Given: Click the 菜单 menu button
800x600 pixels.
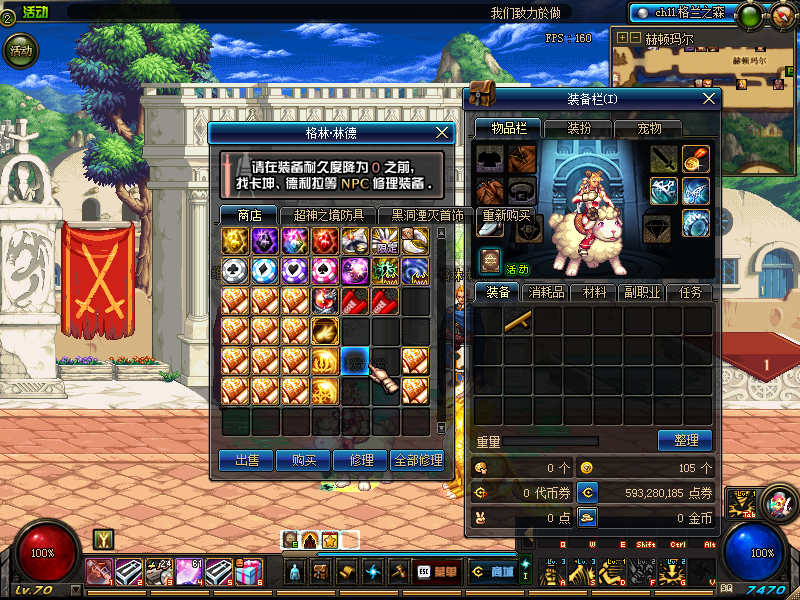Looking at the screenshot, I should point(440,571).
